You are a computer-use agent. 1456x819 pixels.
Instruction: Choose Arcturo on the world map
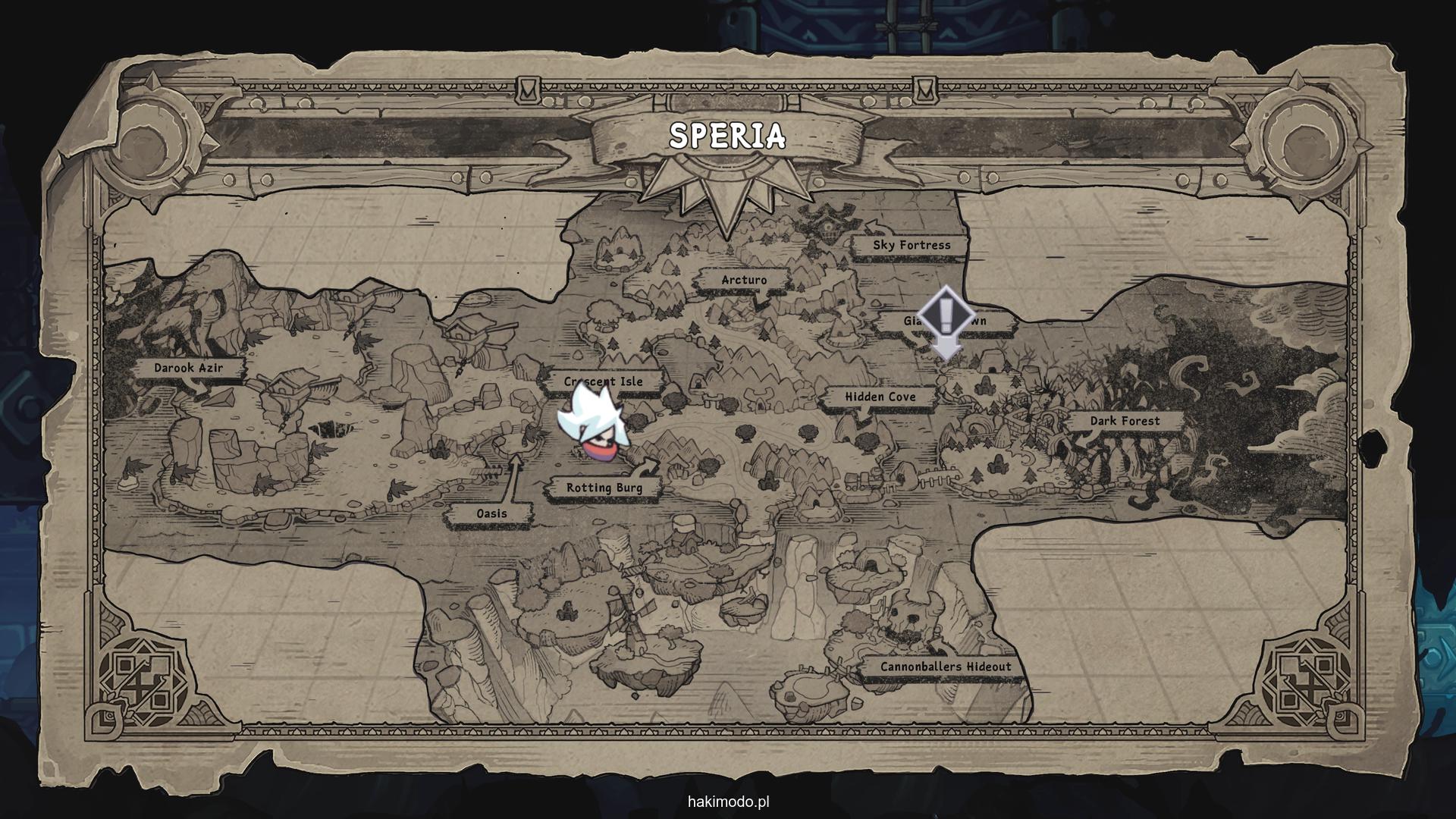743,280
